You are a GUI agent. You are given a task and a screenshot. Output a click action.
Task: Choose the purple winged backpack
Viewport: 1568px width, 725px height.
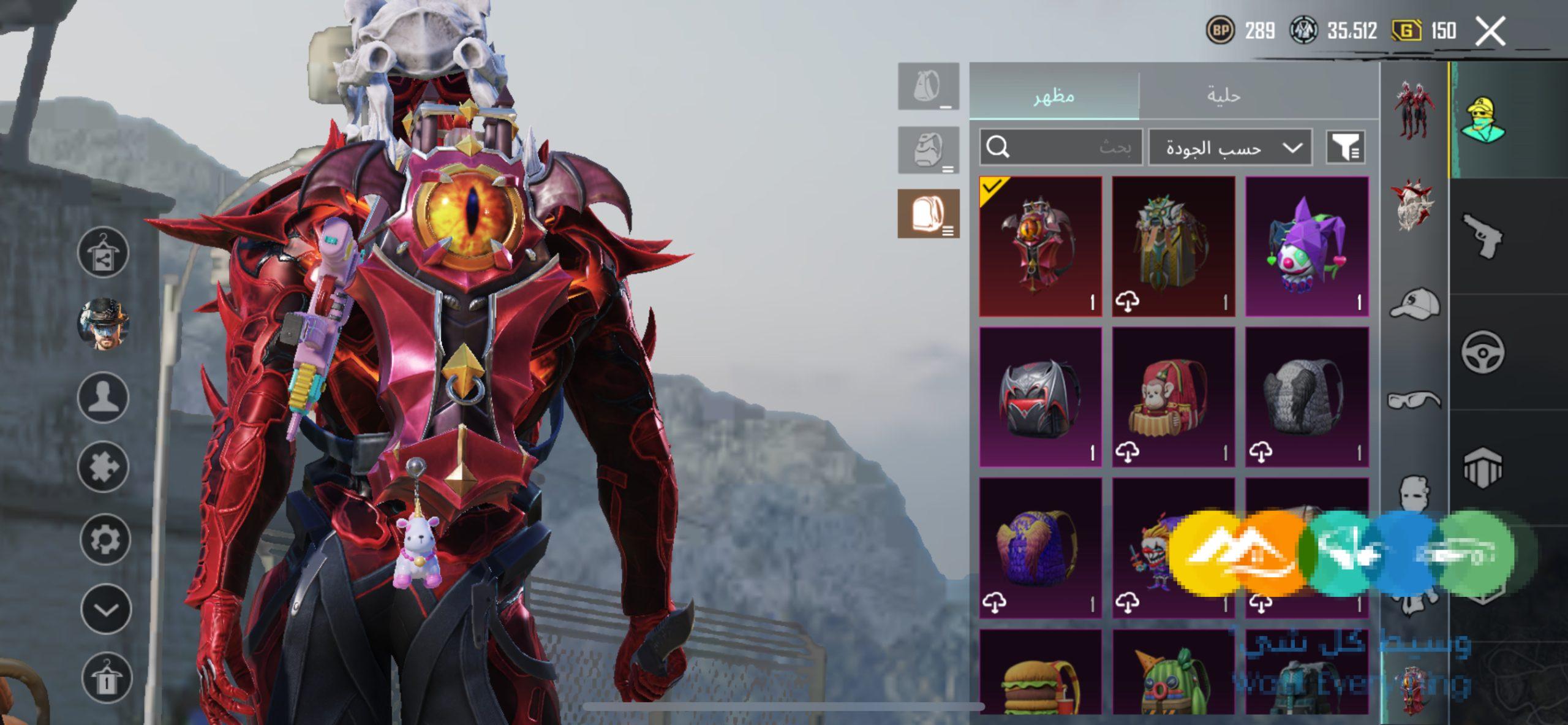(1040, 548)
